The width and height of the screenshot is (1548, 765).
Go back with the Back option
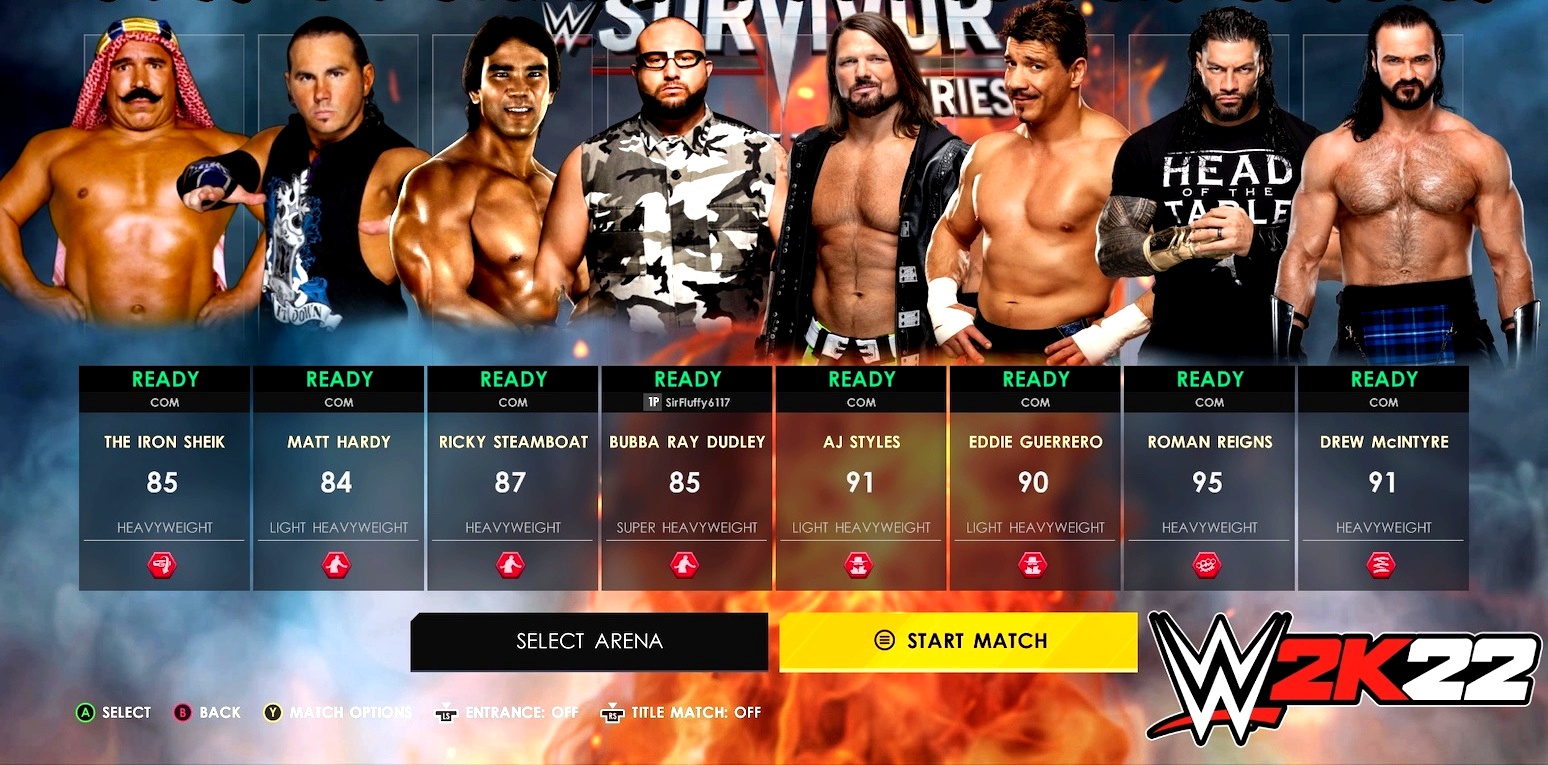coord(208,713)
